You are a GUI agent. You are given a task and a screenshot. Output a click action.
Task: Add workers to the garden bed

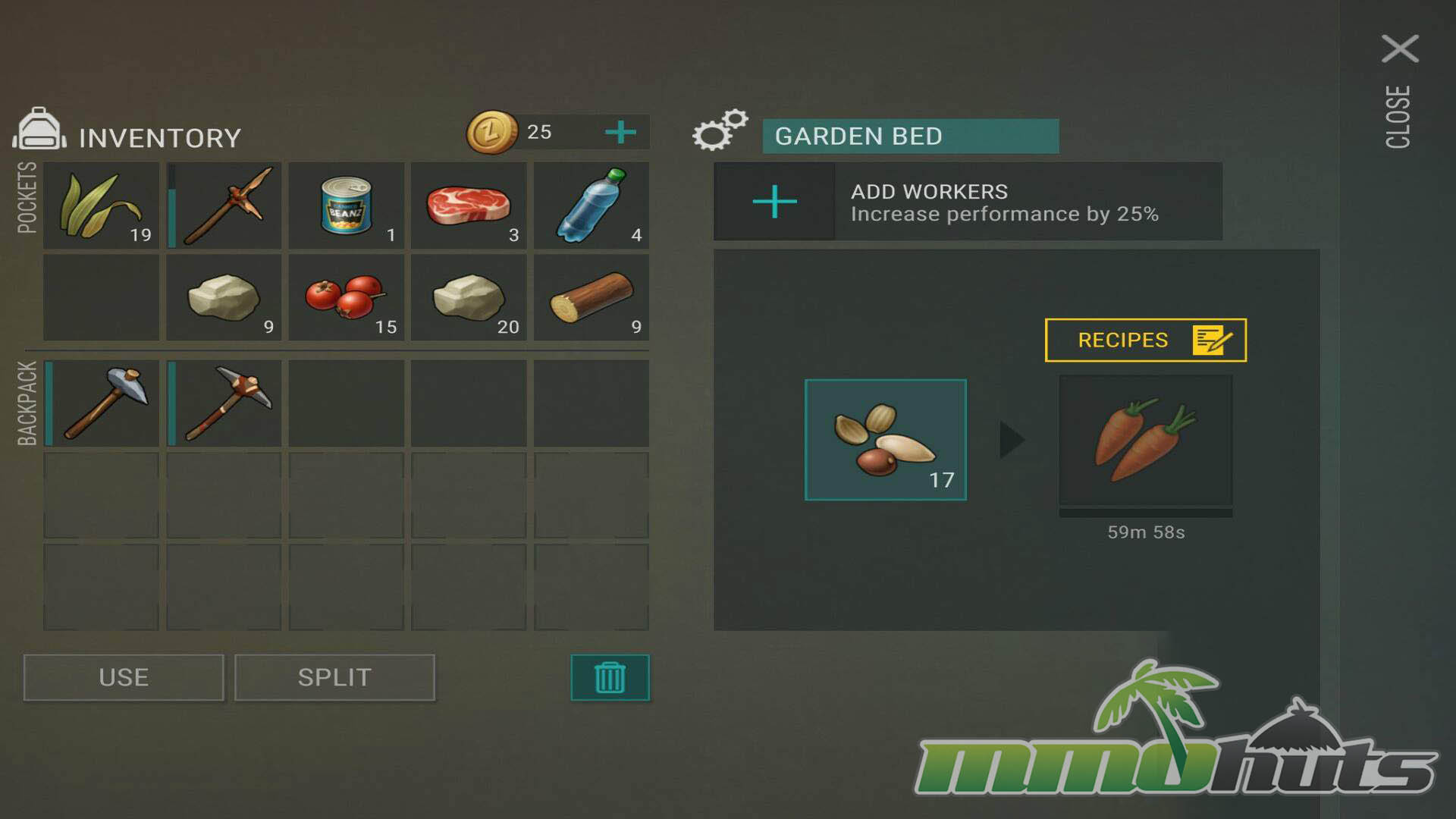tap(774, 202)
